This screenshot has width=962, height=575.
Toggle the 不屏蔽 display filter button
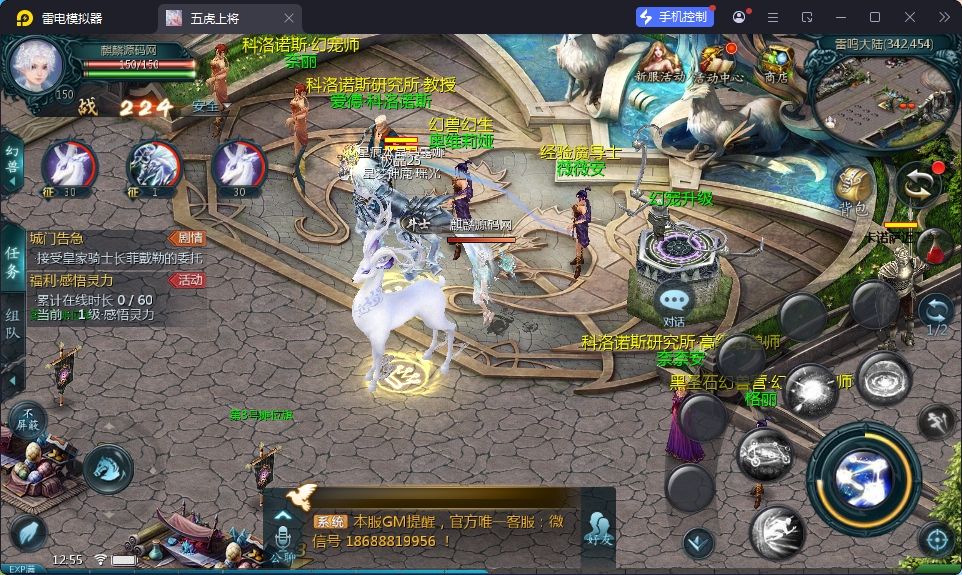(x=28, y=418)
